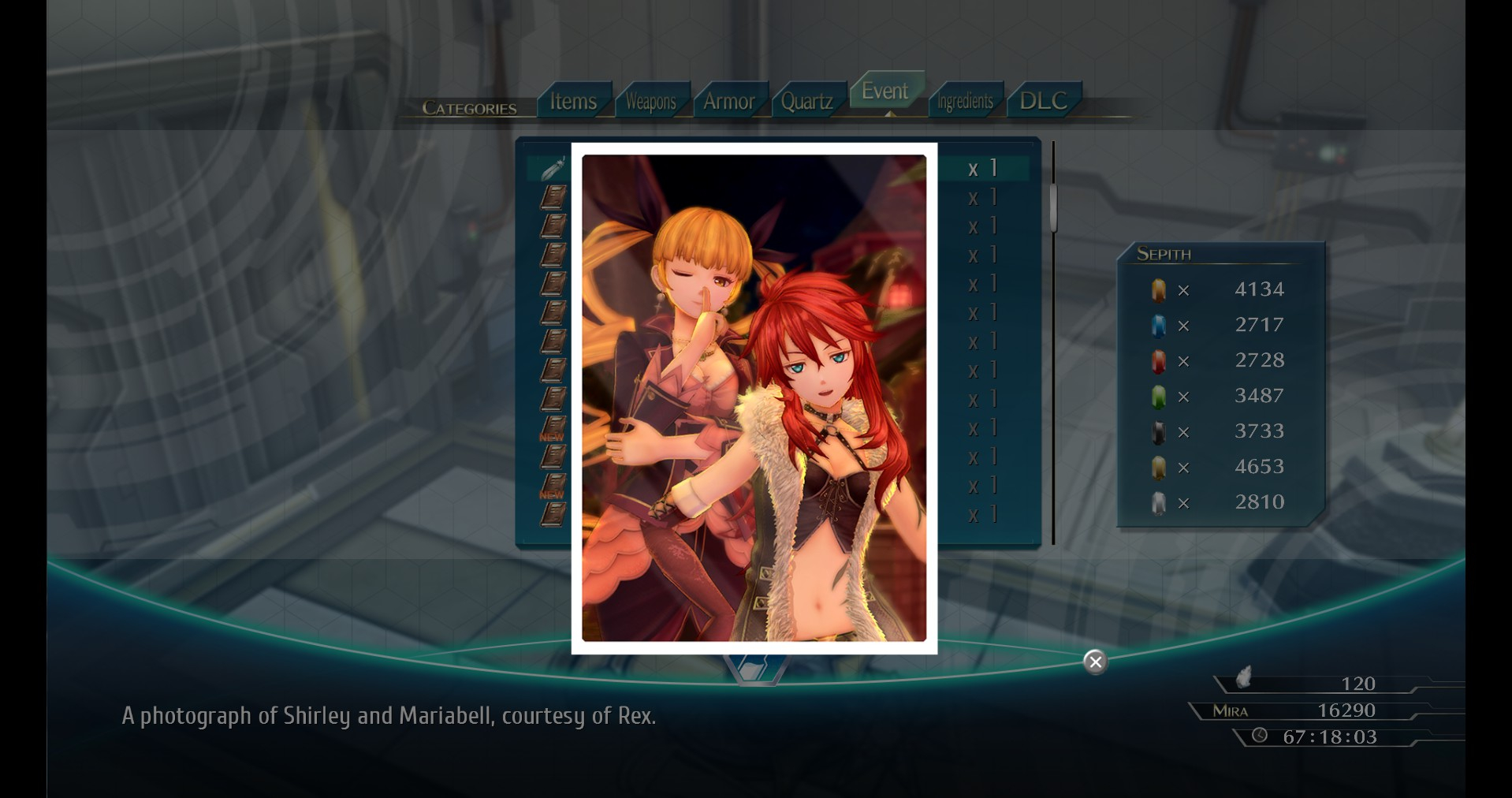Open the DLC category tab
1512x798 pixels.
tap(1043, 101)
